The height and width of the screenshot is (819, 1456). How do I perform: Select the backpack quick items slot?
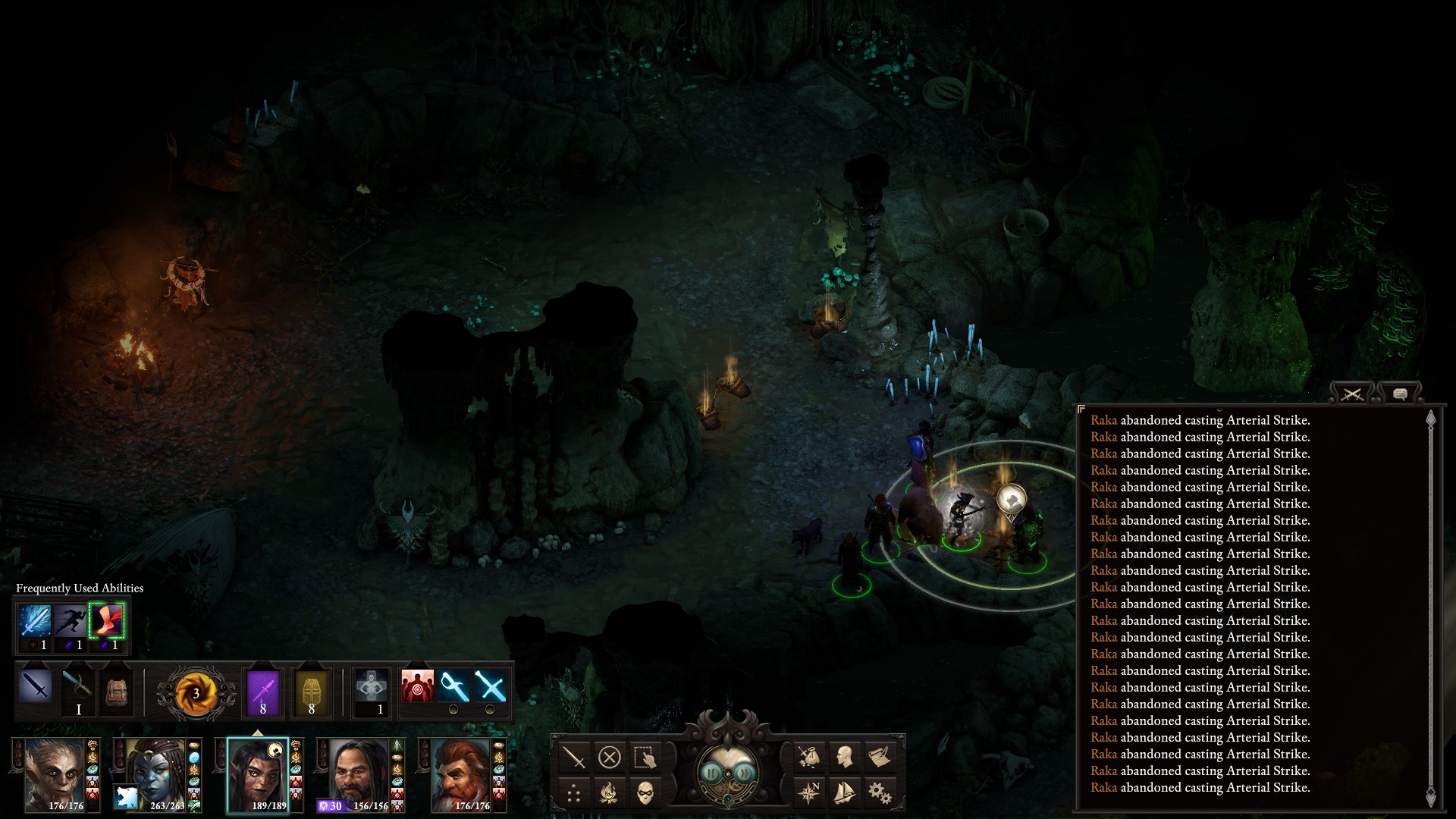point(117,692)
